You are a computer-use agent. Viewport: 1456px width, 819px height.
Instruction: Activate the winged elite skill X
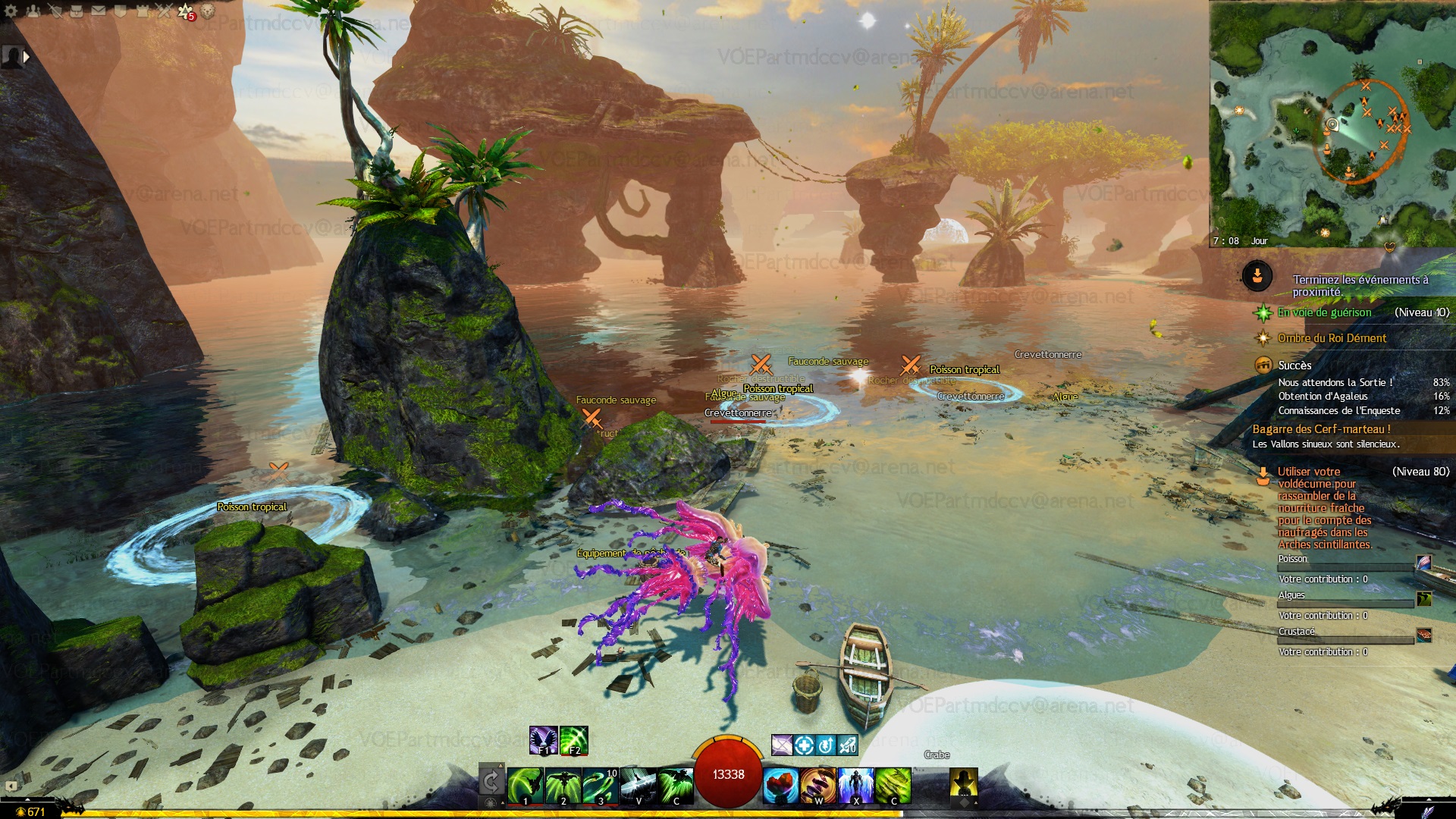tap(856, 785)
